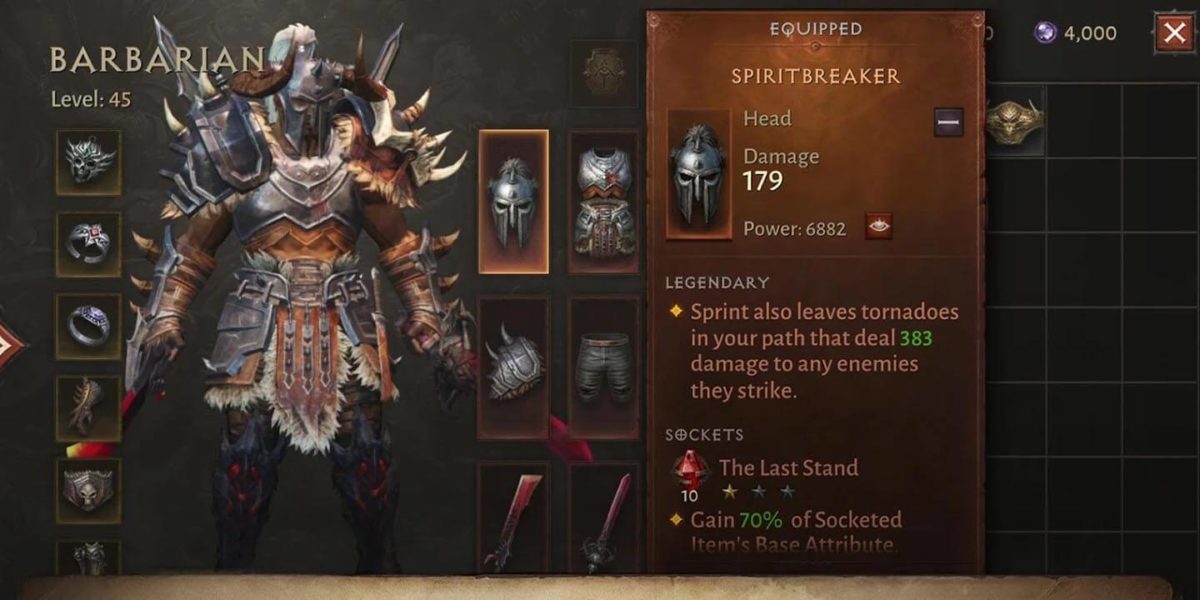This screenshot has width=1200, height=600.
Task: Click the skull mask accessory slot
Action: click(88, 162)
